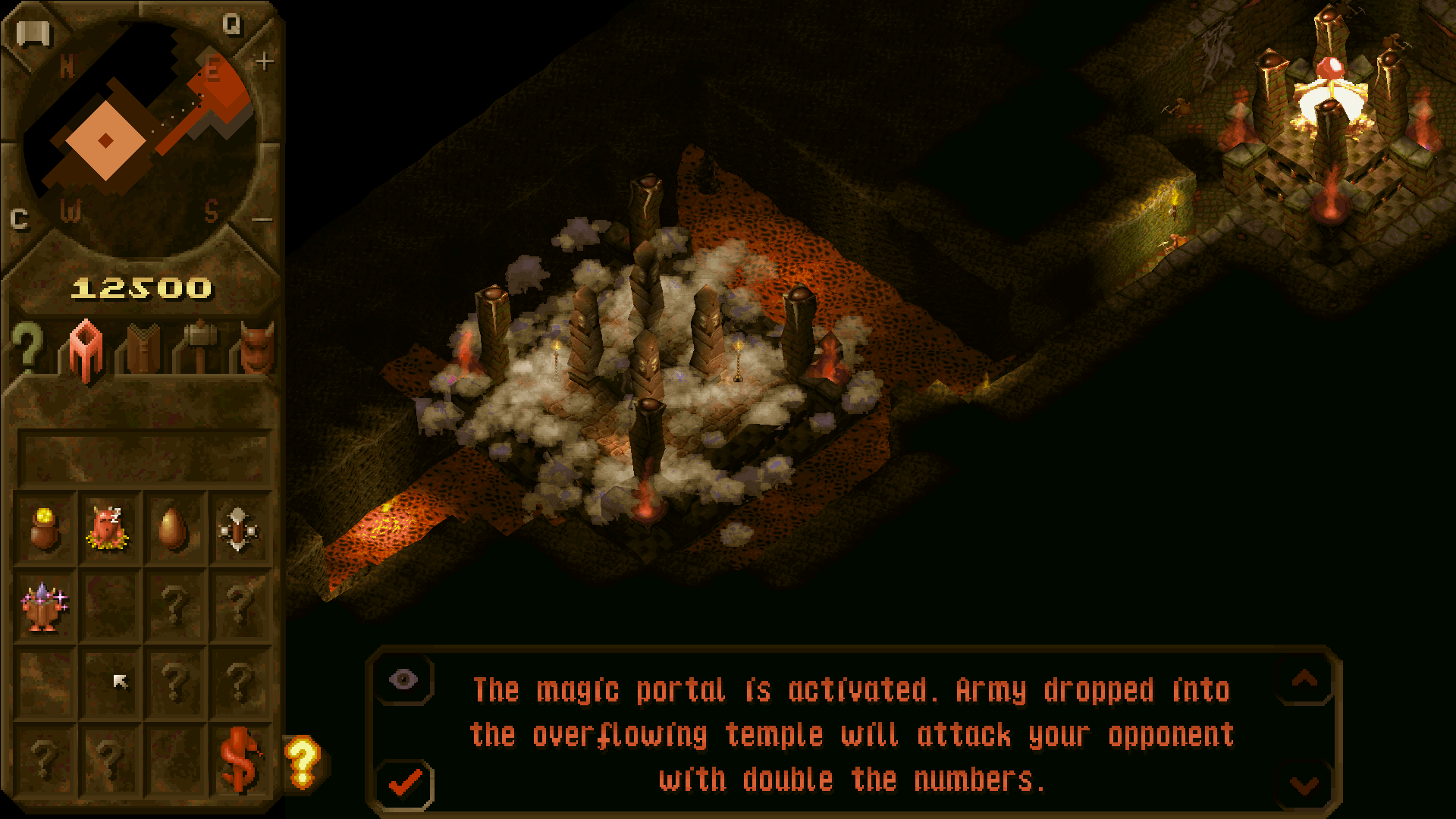Zoom in the minimap with plus
The width and height of the screenshot is (1456, 819).
point(264,61)
